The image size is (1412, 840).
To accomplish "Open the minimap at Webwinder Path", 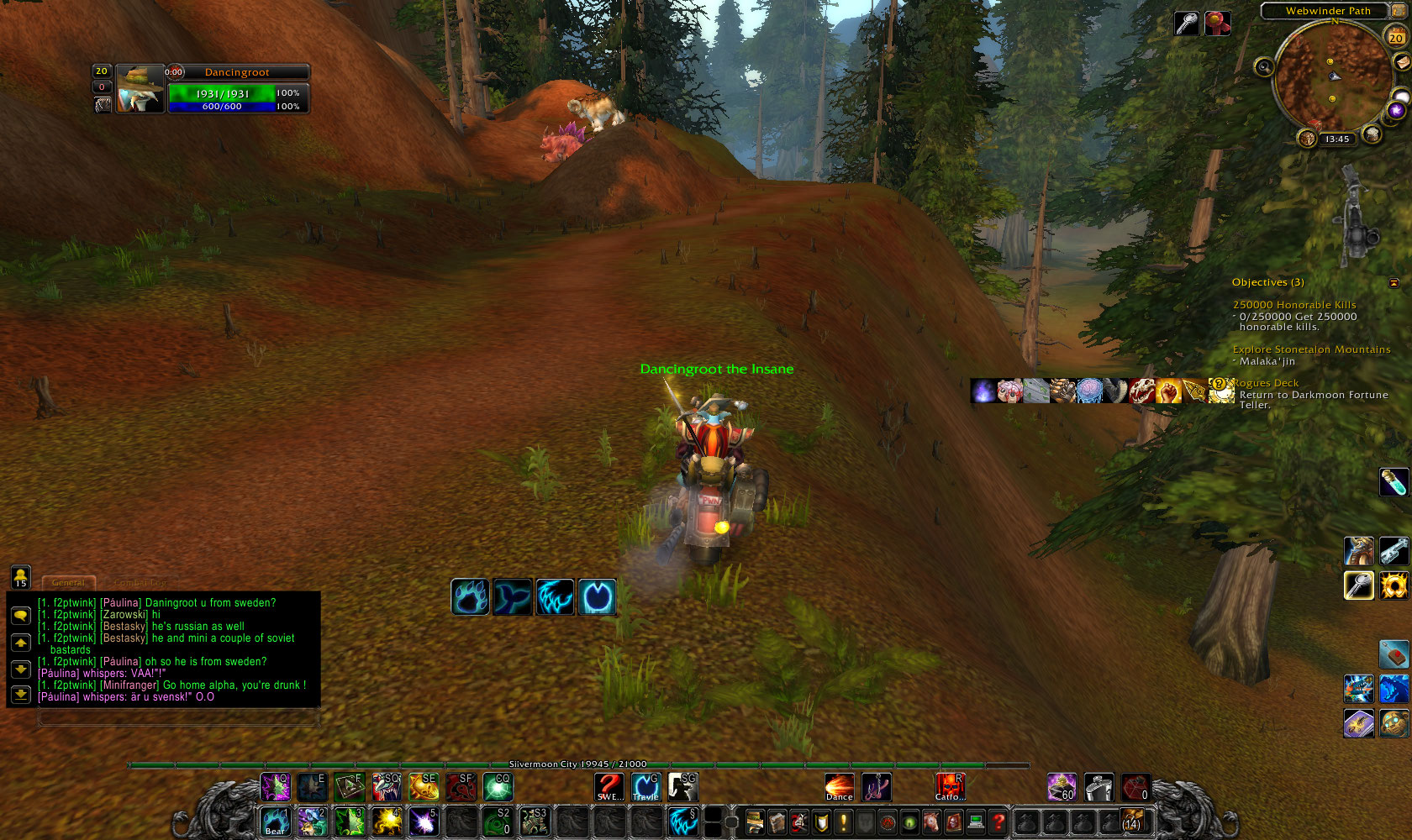I will point(1332,77).
